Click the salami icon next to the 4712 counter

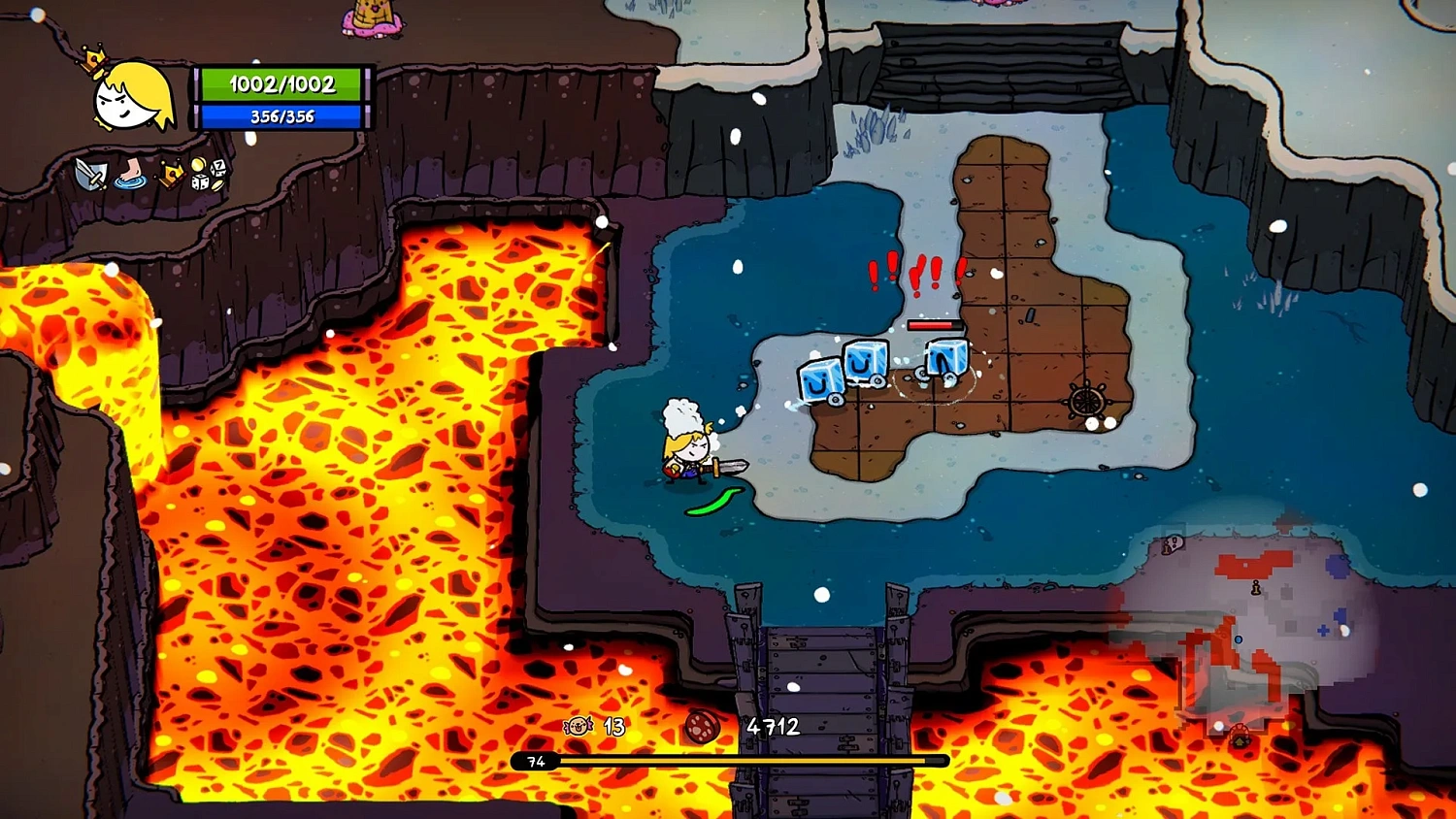701,728
